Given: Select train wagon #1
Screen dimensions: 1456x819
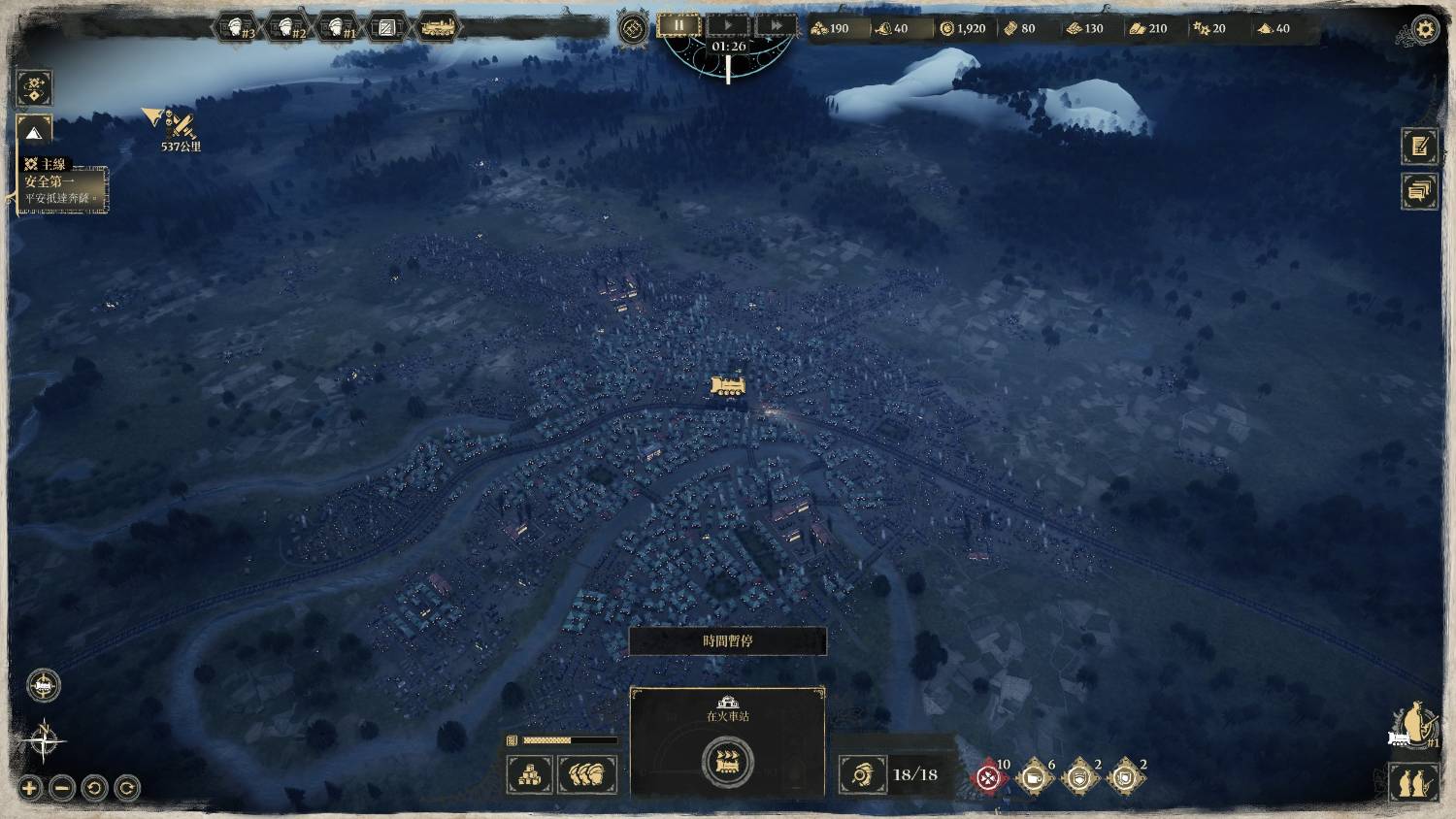Looking at the screenshot, I should point(338,27).
